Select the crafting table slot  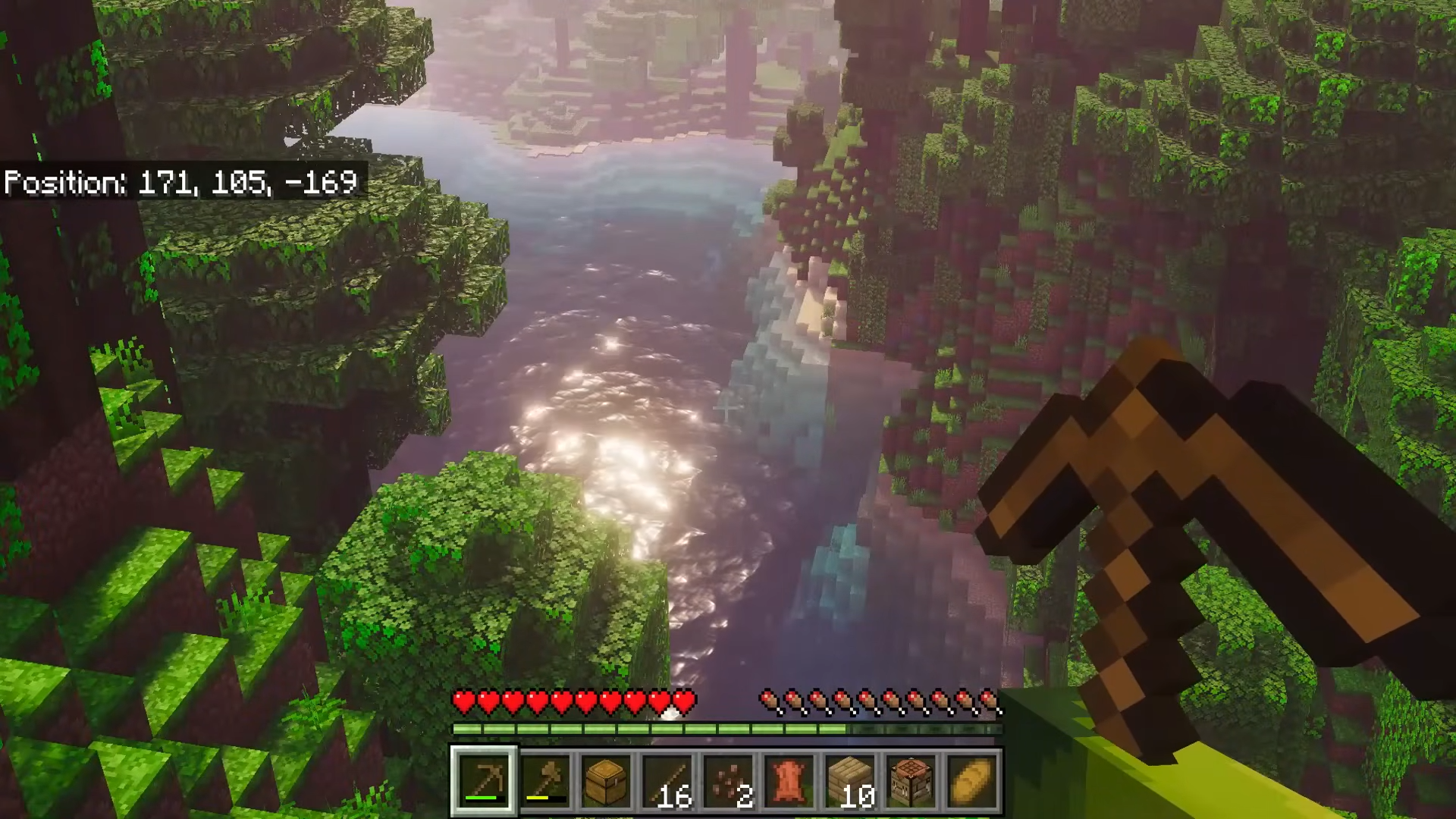[x=910, y=780]
